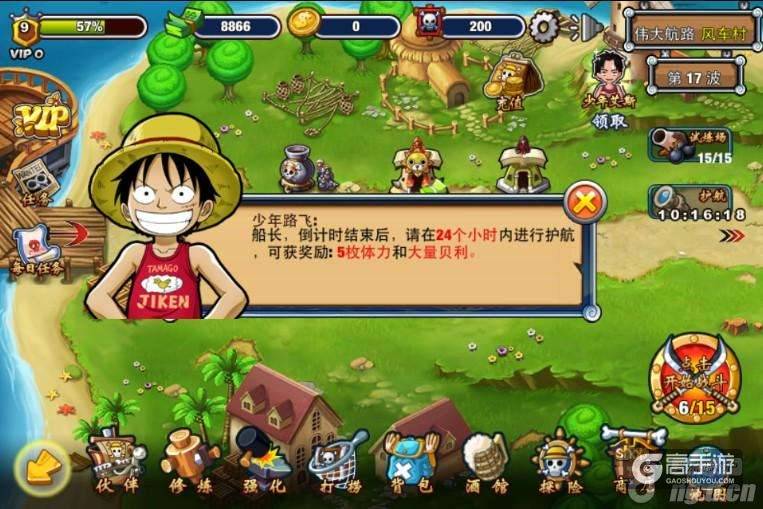Open the 充值 recharge coin purse
Screen dimensions: 763x509
pyautogui.click(x=514, y=76)
